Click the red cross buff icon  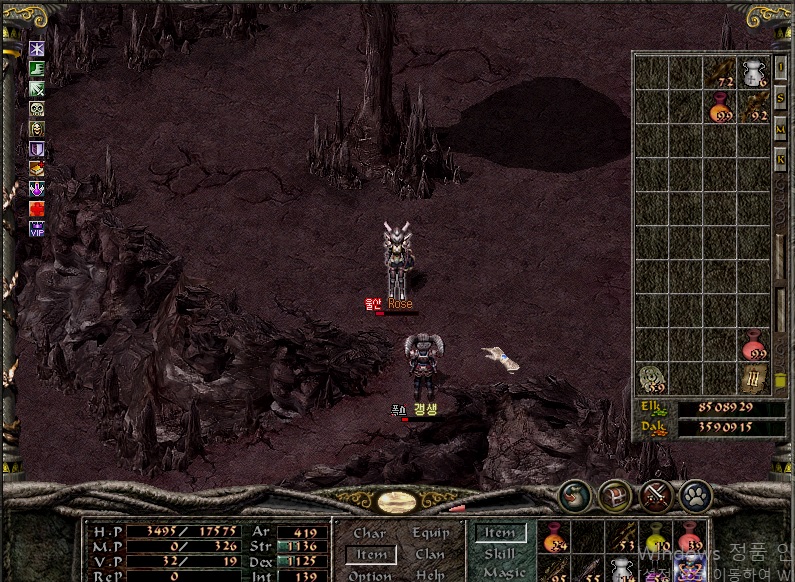click(x=37, y=208)
